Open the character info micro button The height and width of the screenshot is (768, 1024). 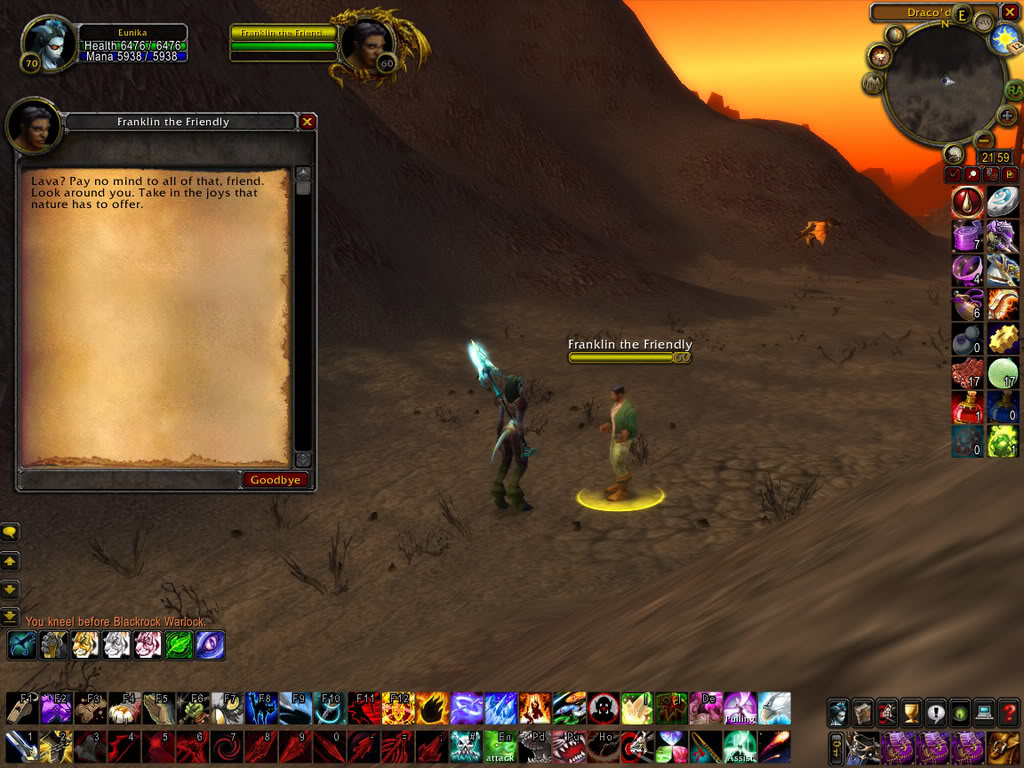tap(838, 713)
